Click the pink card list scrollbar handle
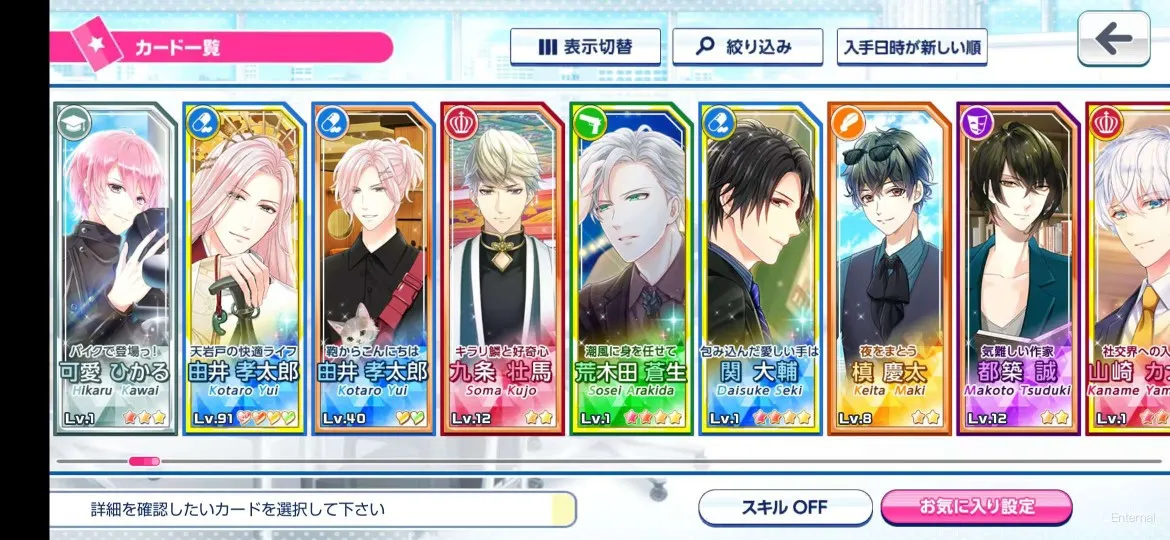The image size is (1170, 540). coord(144,461)
